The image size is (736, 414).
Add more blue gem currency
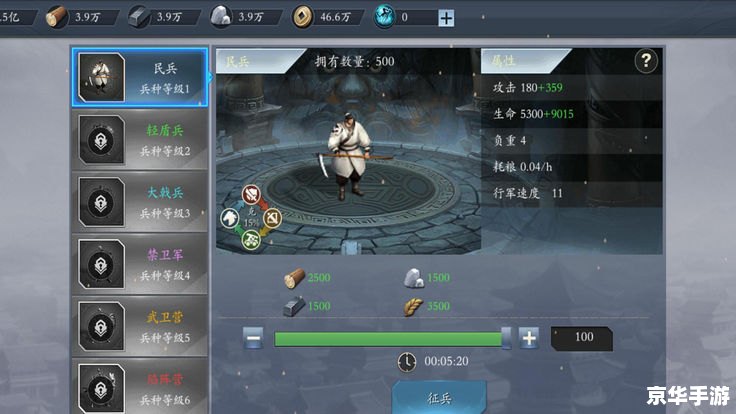(x=446, y=17)
